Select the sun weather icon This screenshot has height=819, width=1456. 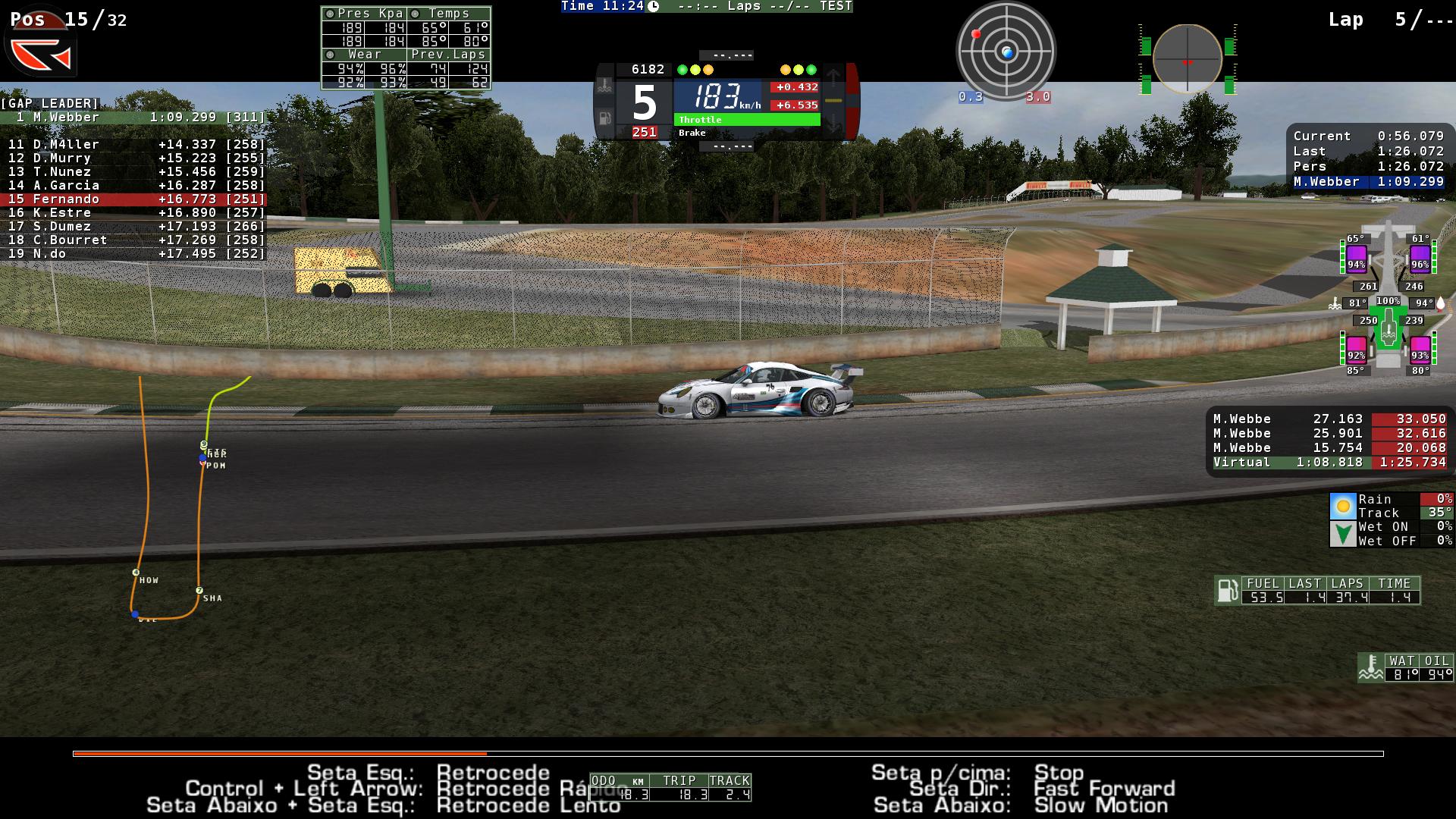pos(1343,506)
